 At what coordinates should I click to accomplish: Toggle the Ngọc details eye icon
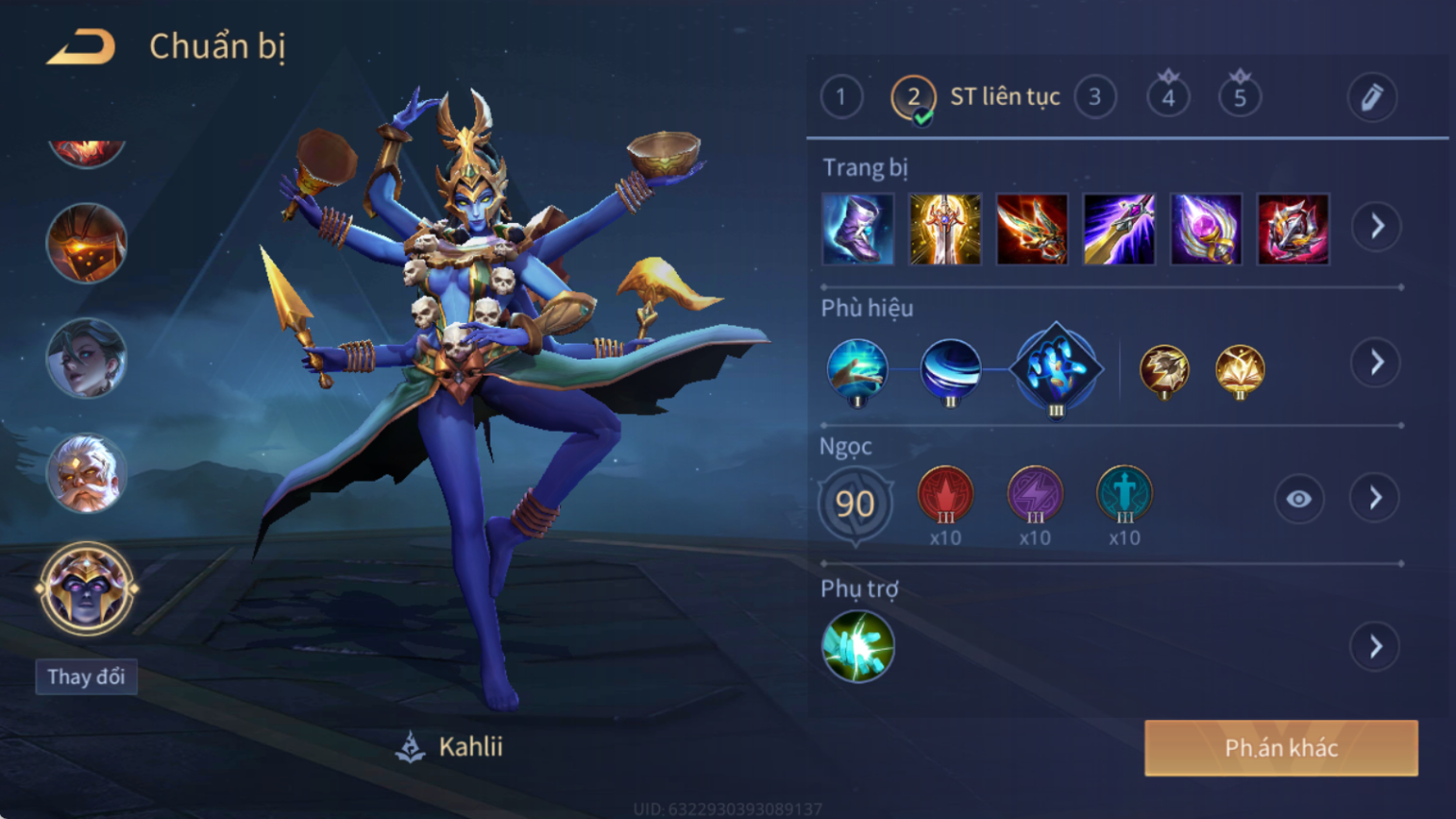[x=1298, y=499]
